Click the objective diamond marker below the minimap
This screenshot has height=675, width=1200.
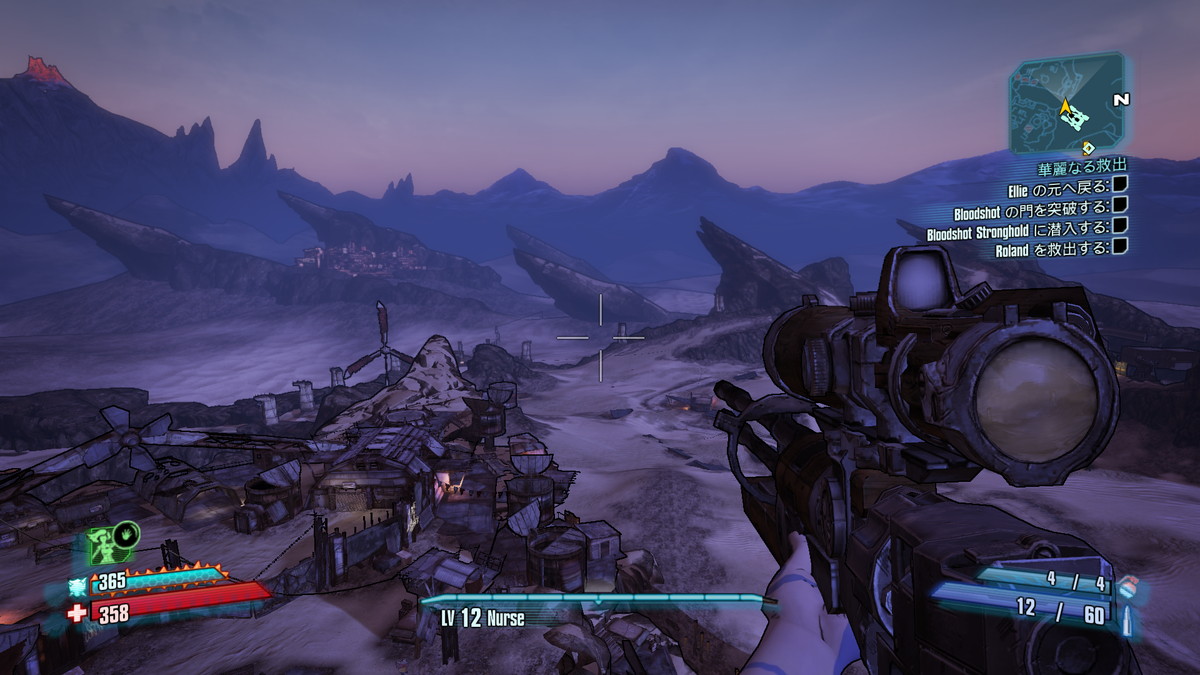1088,148
